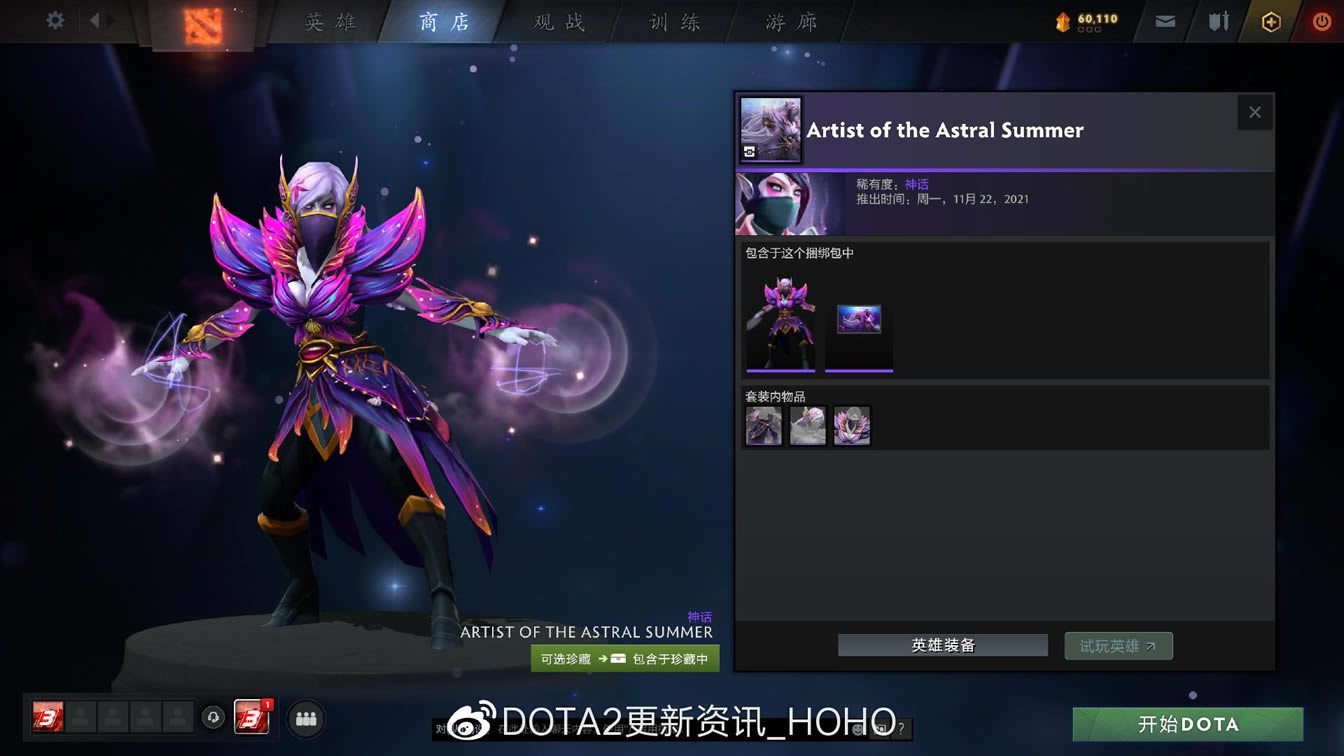Image resolution: width=1344 pixels, height=756 pixels.
Task: Click the 英雄装备 button
Action: click(941, 645)
